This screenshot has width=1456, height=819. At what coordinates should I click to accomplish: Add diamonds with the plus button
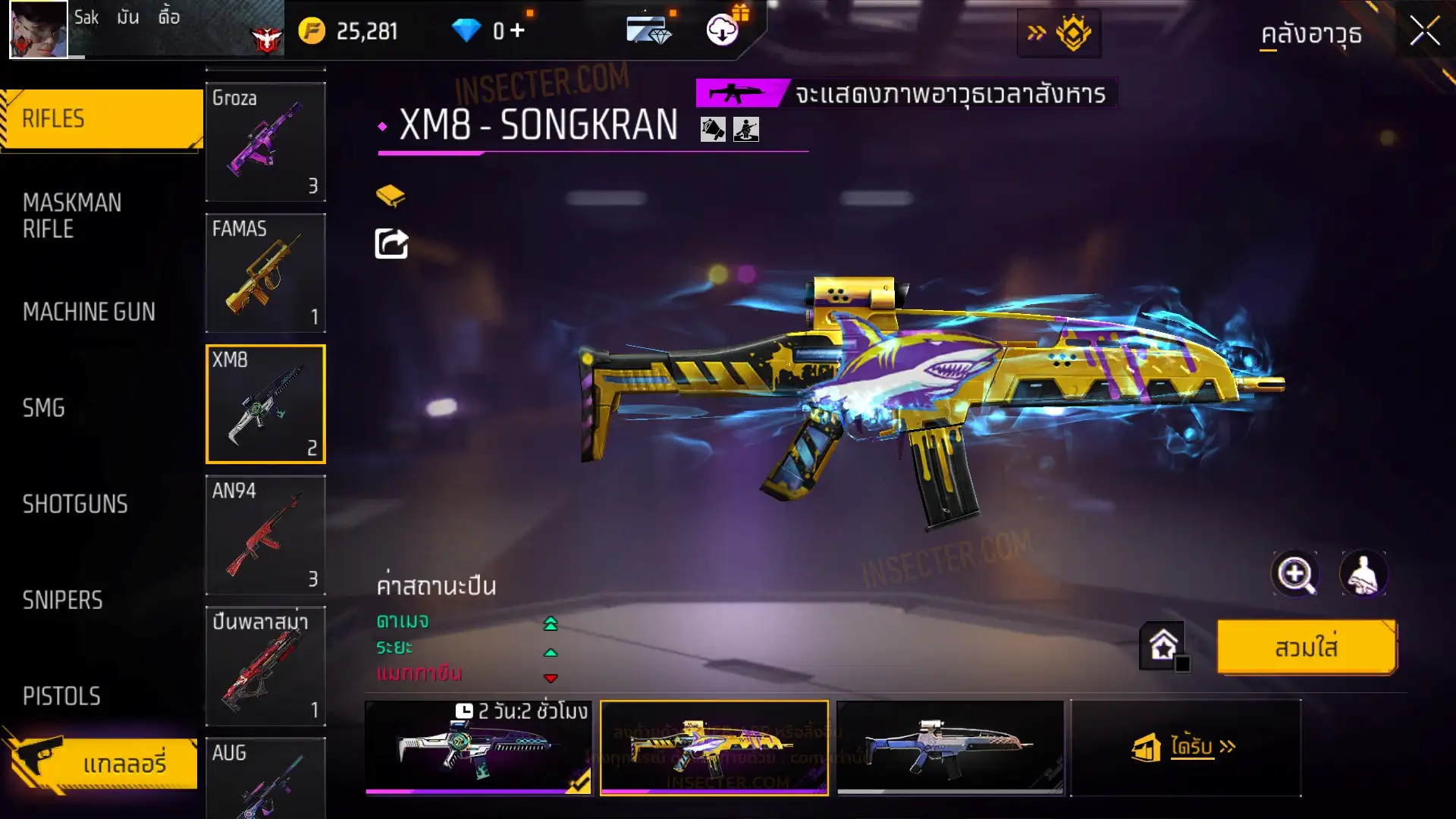[518, 30]
